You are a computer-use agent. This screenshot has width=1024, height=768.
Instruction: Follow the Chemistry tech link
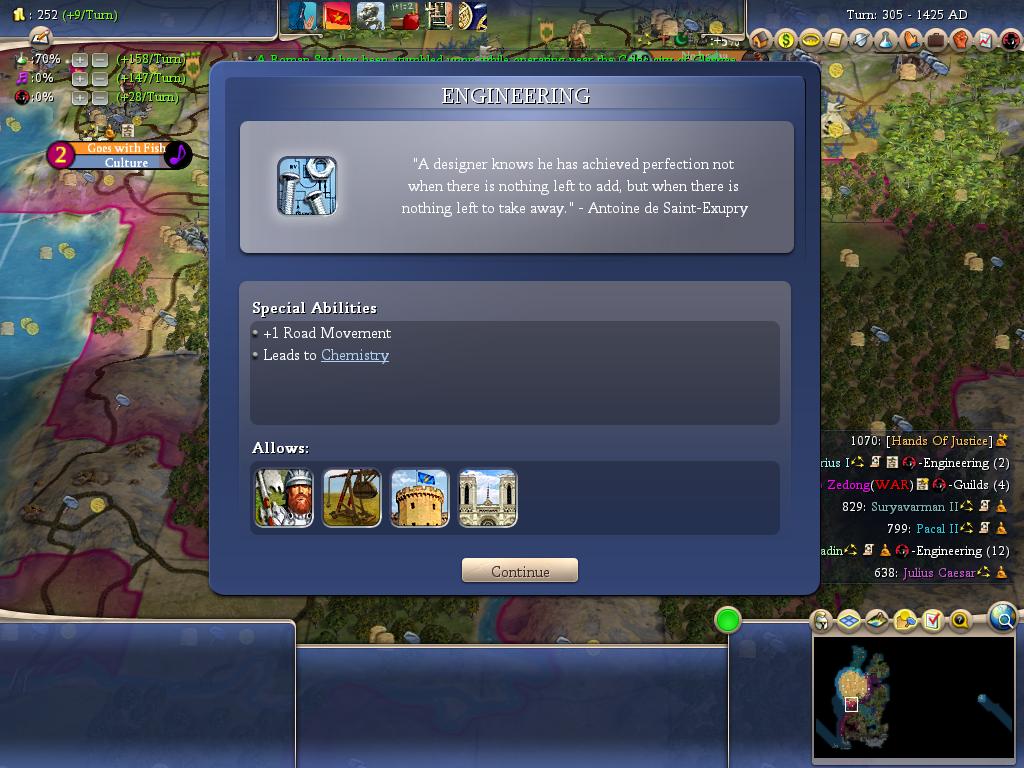click(x=355, y=355)
